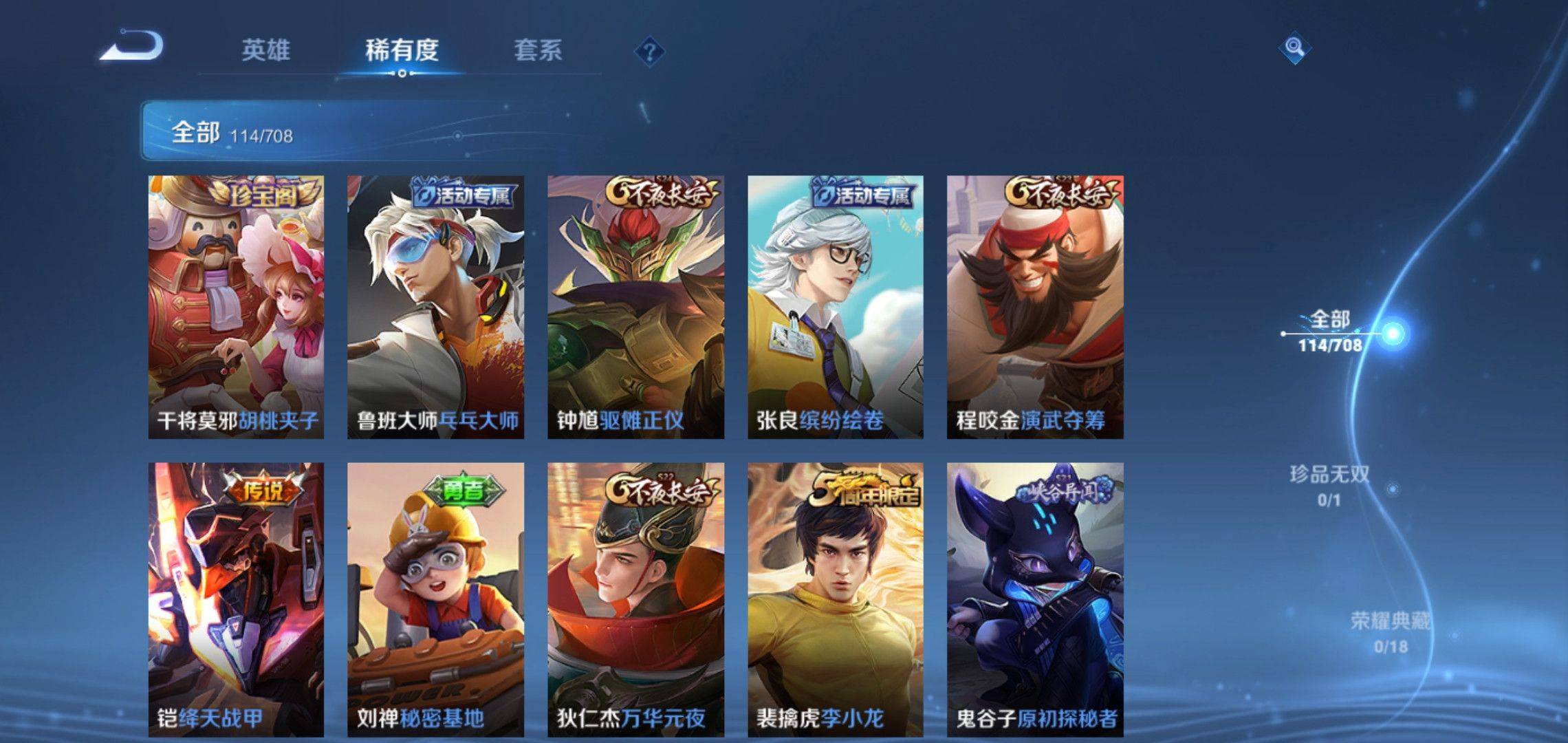Viewport: 1568px width, 743px height.
Task: Choose the 鲁班大师 乒乓大师 skin card
Action: pos(435,307)
